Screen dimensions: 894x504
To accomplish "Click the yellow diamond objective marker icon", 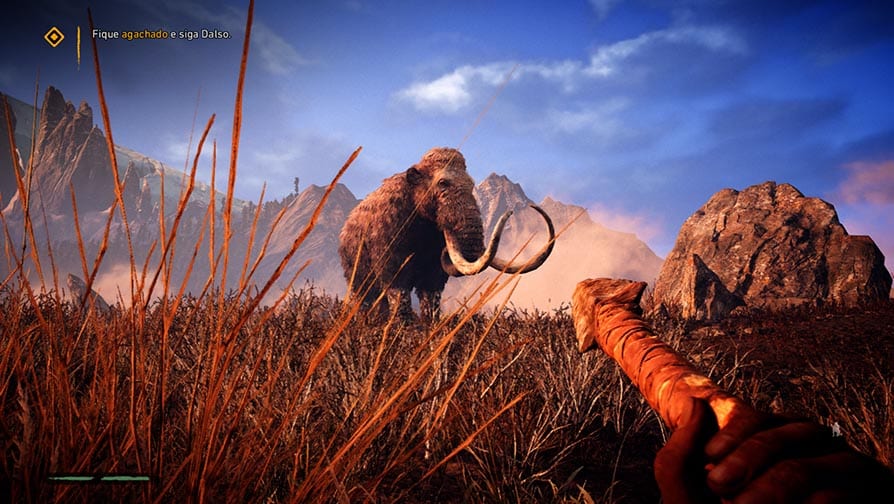I will coord(54,37).
